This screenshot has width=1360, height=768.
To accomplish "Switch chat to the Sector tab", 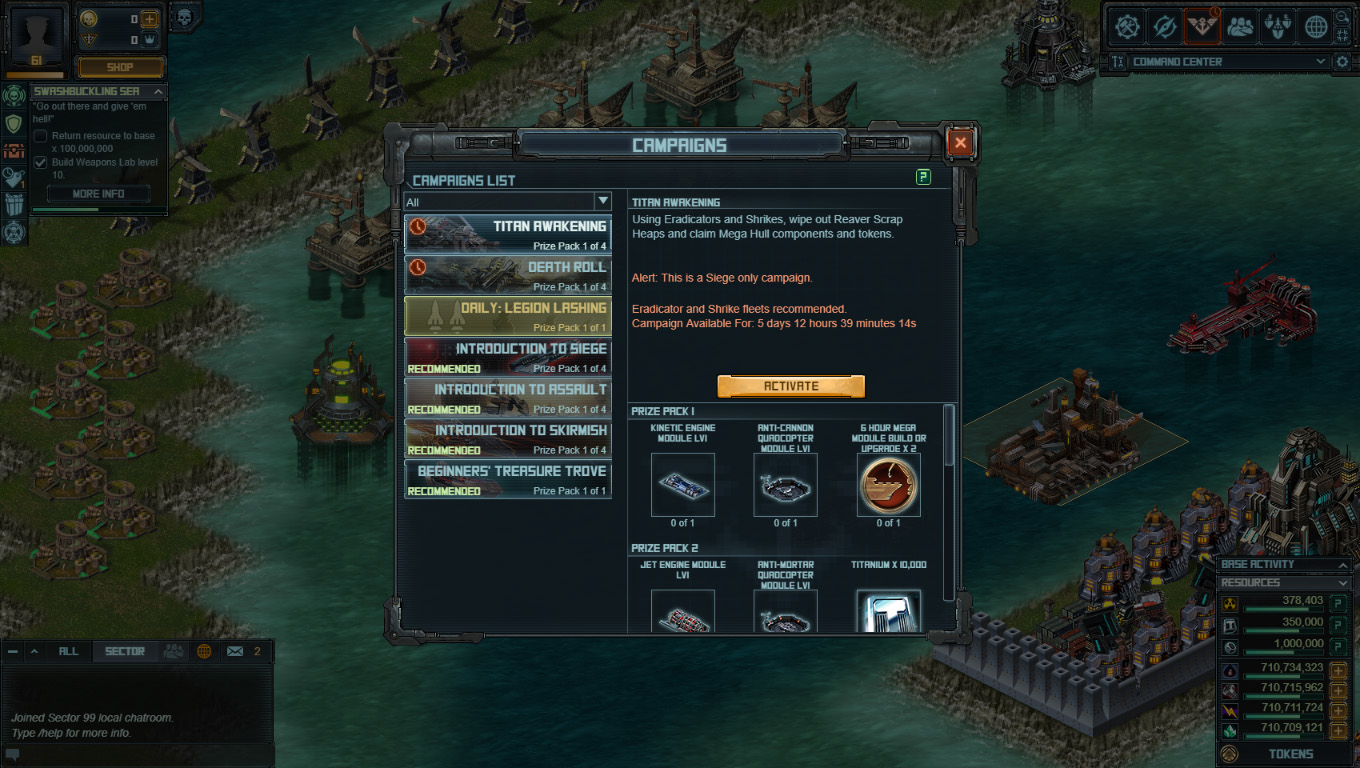I will 125,651.
